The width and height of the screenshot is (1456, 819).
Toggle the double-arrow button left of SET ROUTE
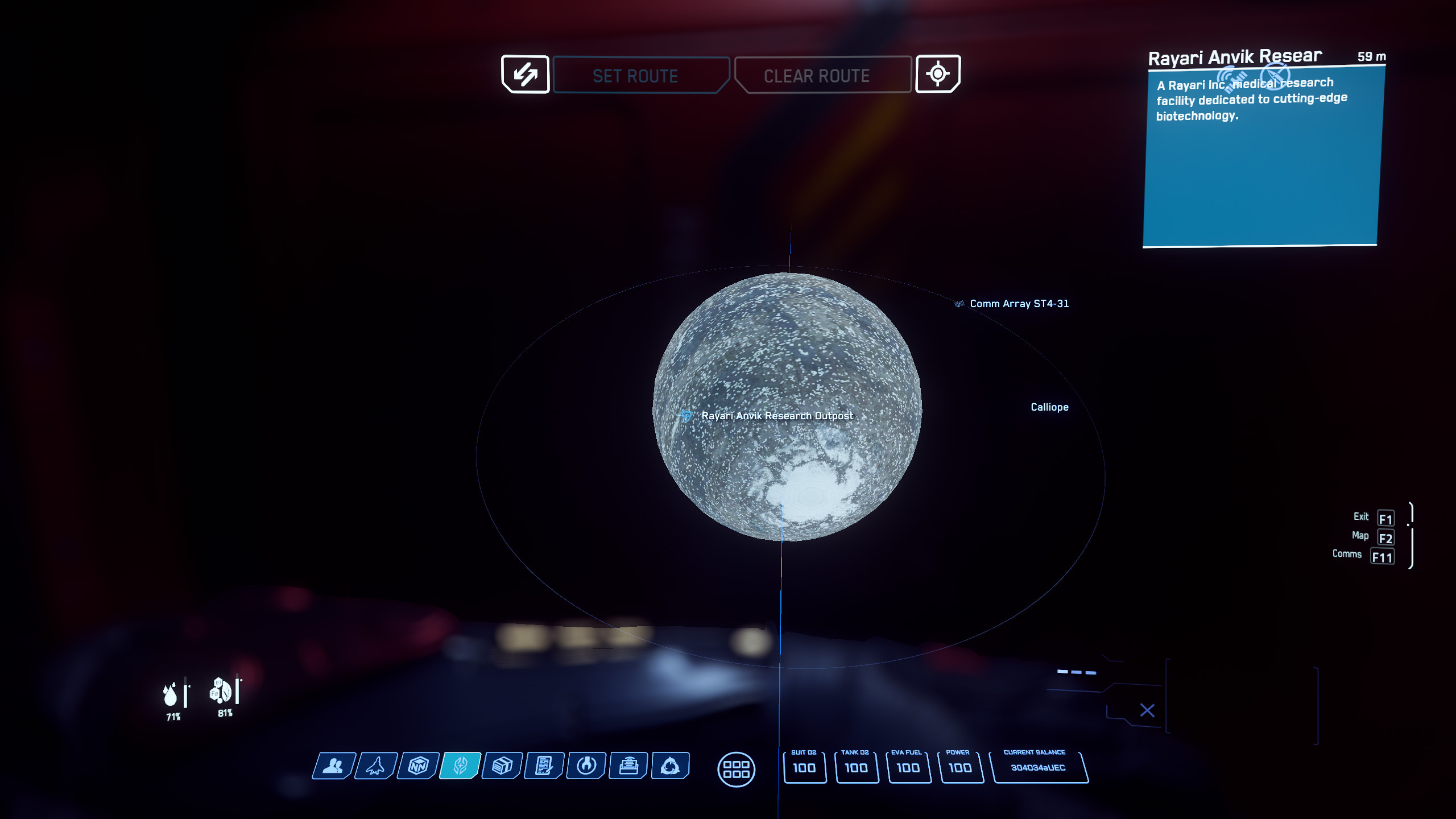coord(525,75)
